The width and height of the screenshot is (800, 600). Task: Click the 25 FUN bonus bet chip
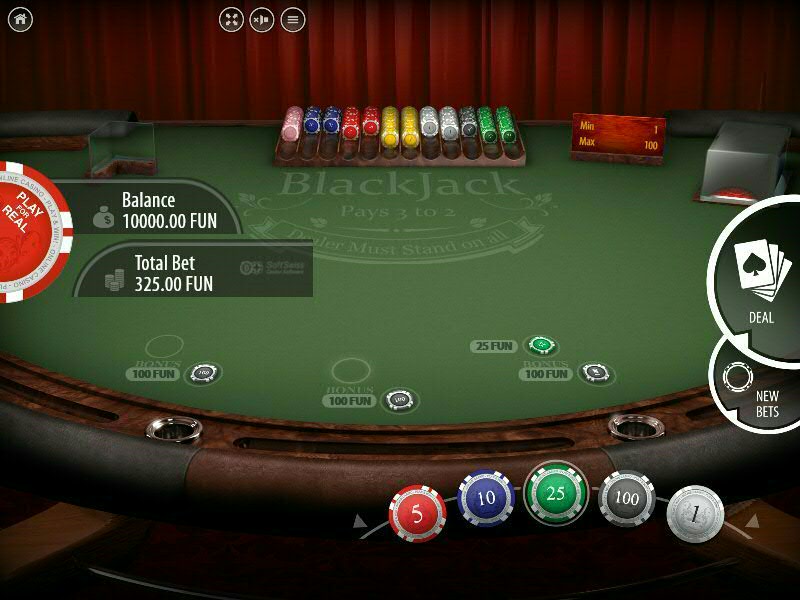541,346
